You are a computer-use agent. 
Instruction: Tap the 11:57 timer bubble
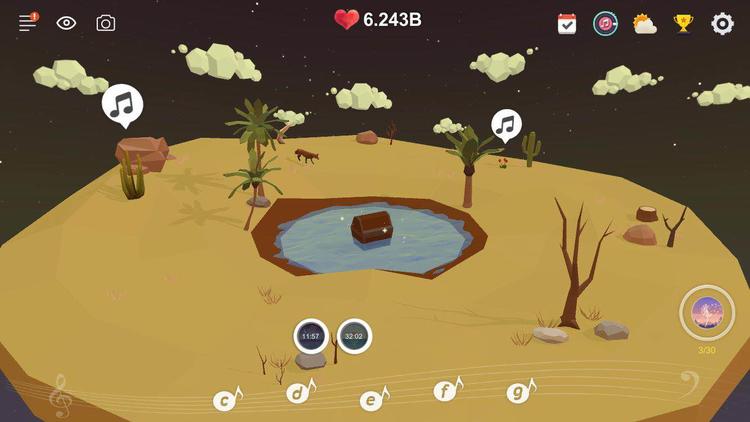[x=311, y=336]
